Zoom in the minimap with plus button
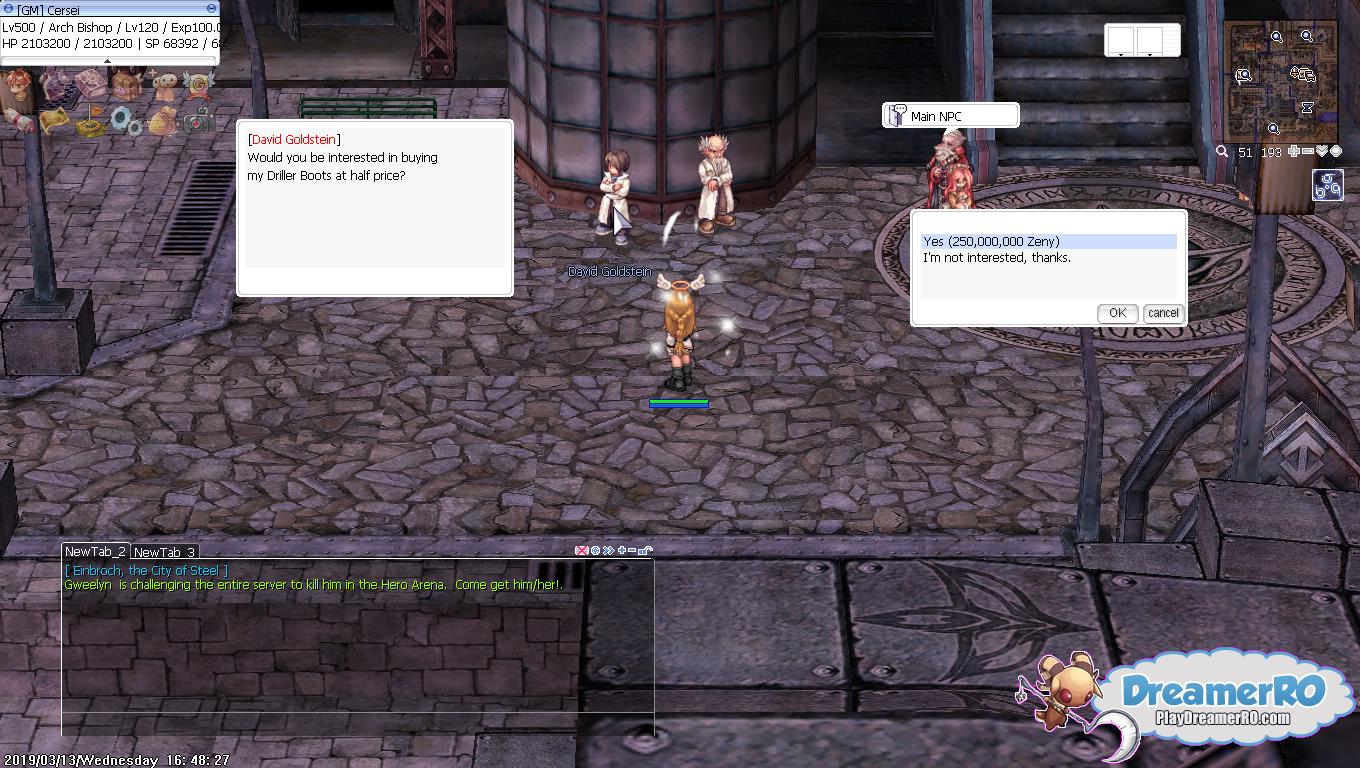The width and height of the screenshot is (1360, 768). click(1294, 152)
